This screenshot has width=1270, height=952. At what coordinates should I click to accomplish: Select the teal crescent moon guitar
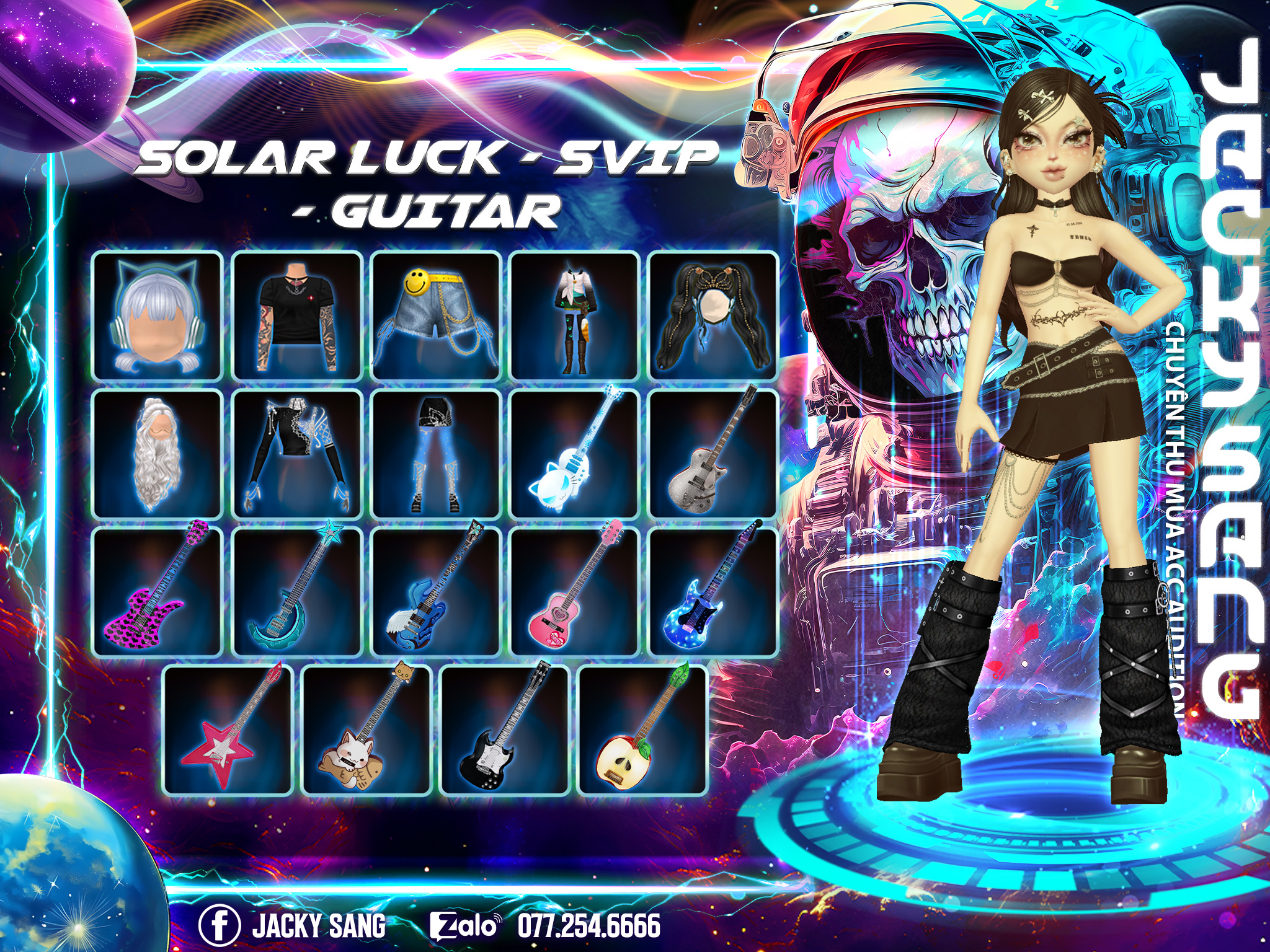[297, 592]
